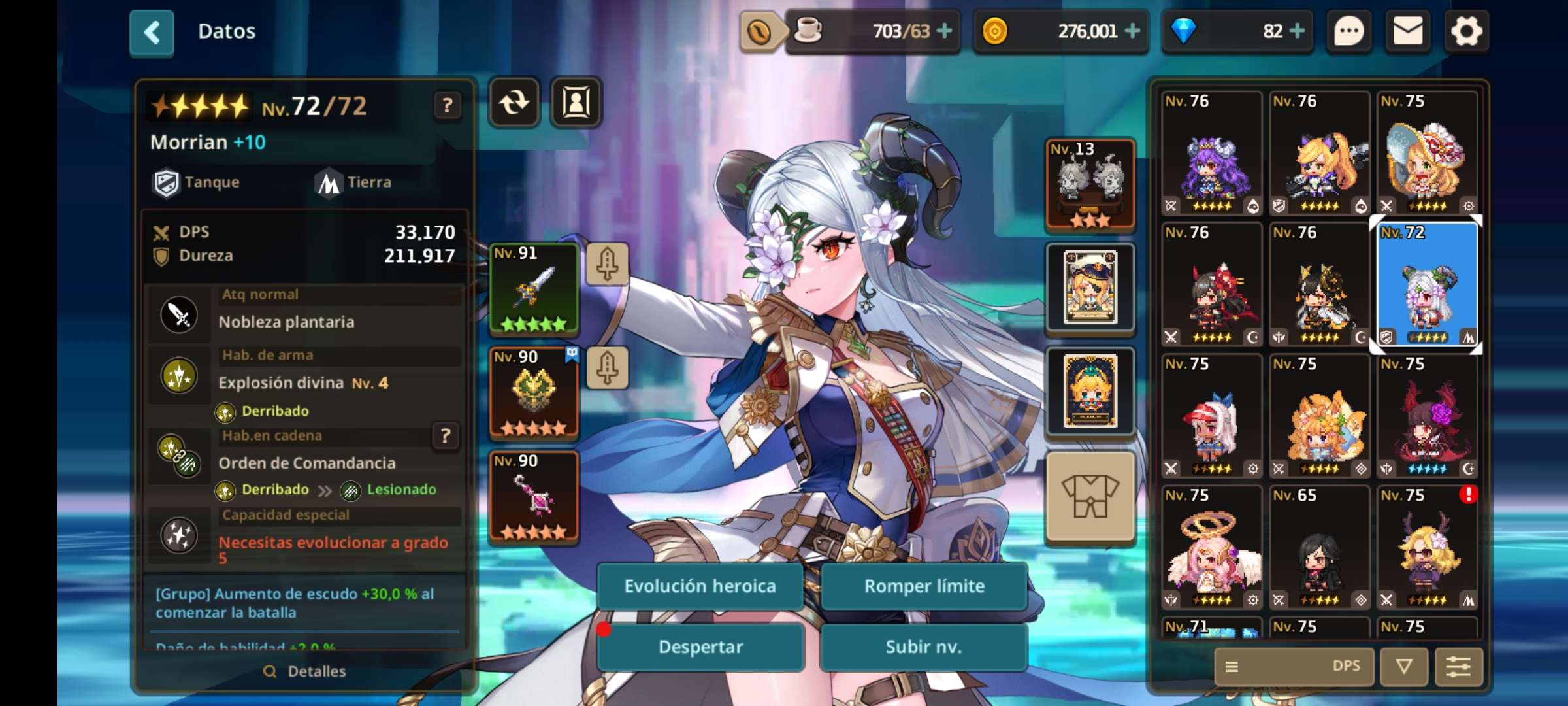Open Detalles for hero stats

pyautogui.click(x=305, y=671)
